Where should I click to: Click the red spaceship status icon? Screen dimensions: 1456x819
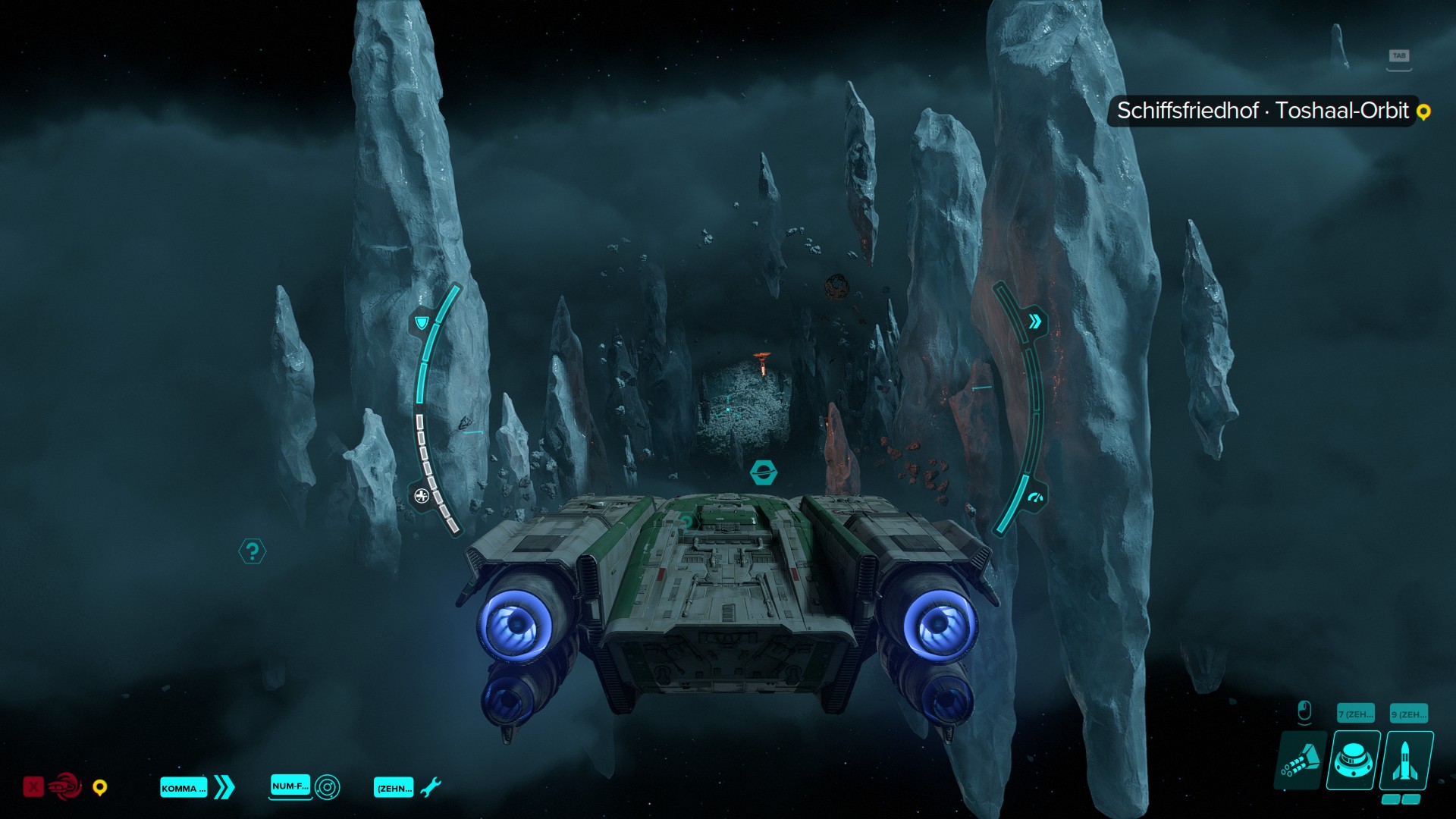tap(65, 787)
